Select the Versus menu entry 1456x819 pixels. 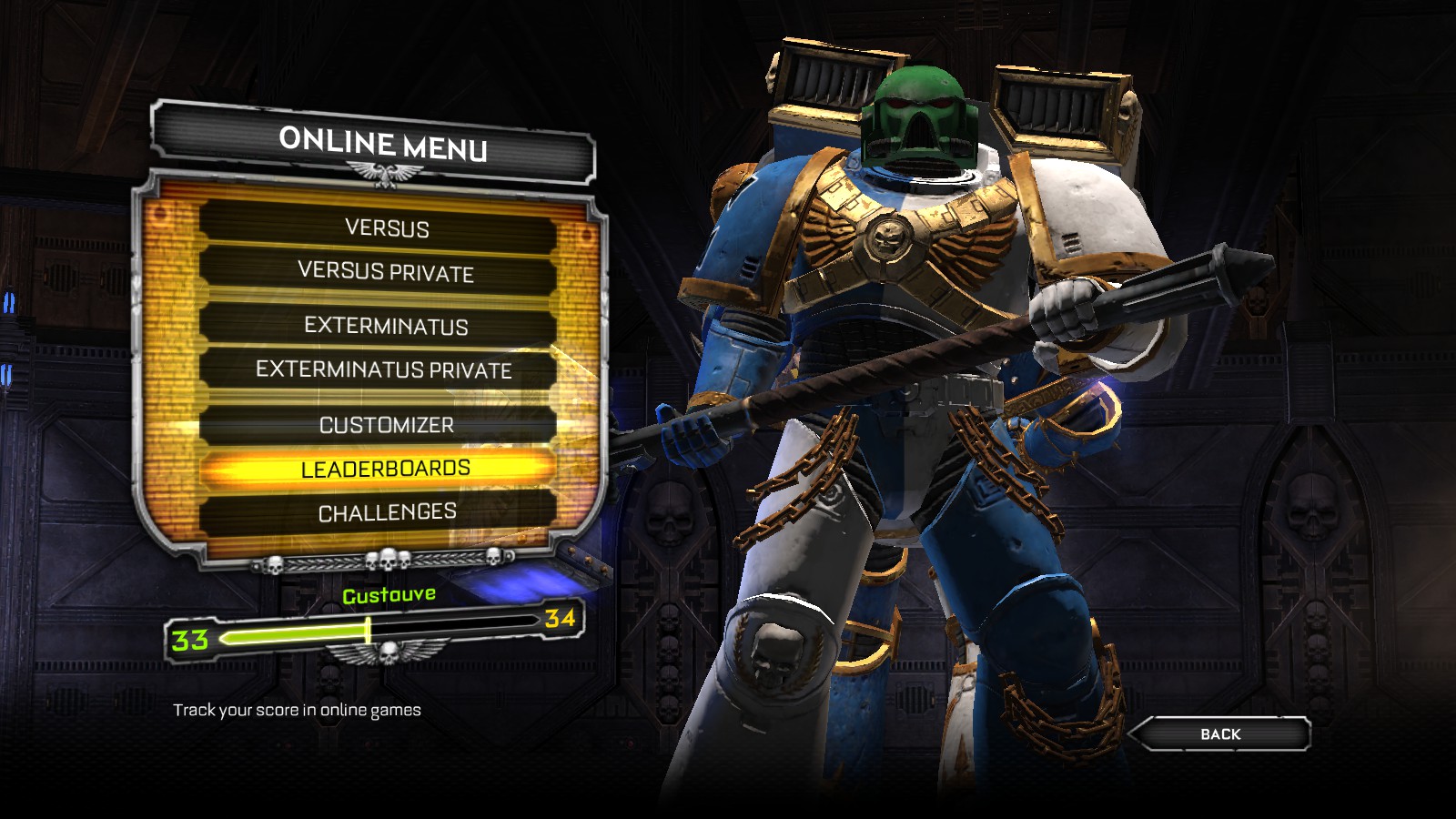[x=387, y=227]
